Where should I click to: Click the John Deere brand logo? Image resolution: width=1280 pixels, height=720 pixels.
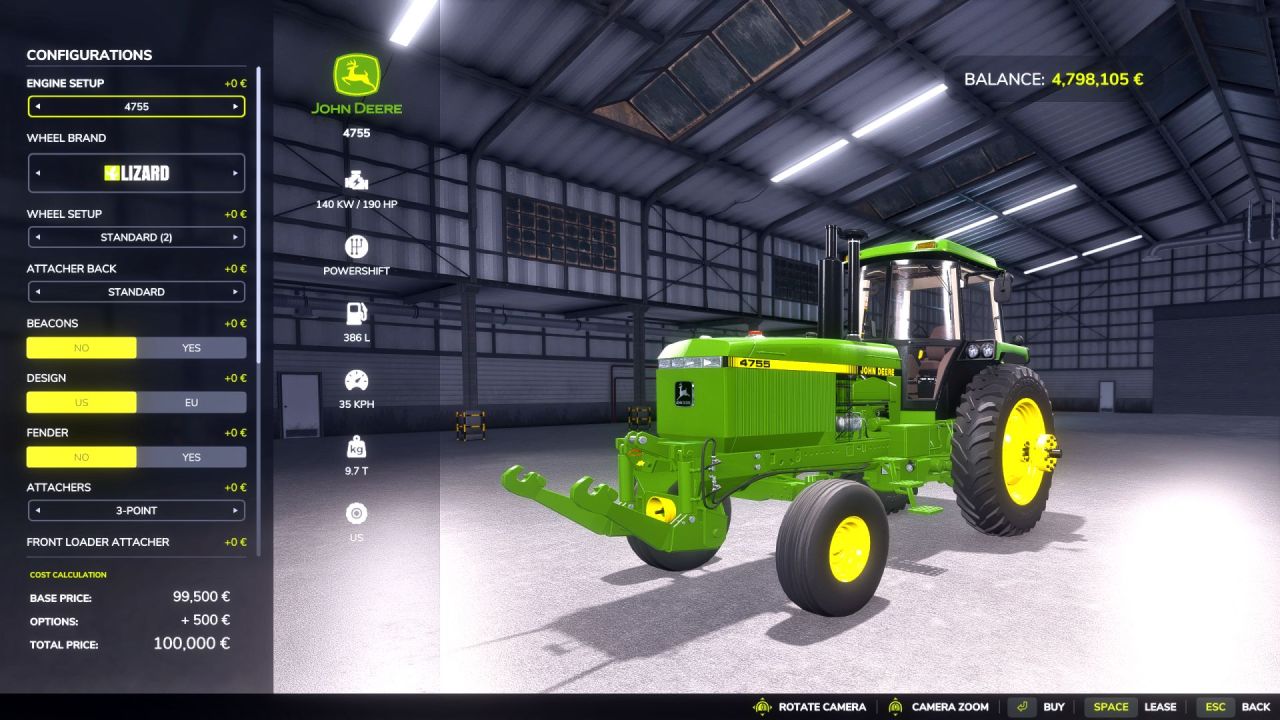355,78
